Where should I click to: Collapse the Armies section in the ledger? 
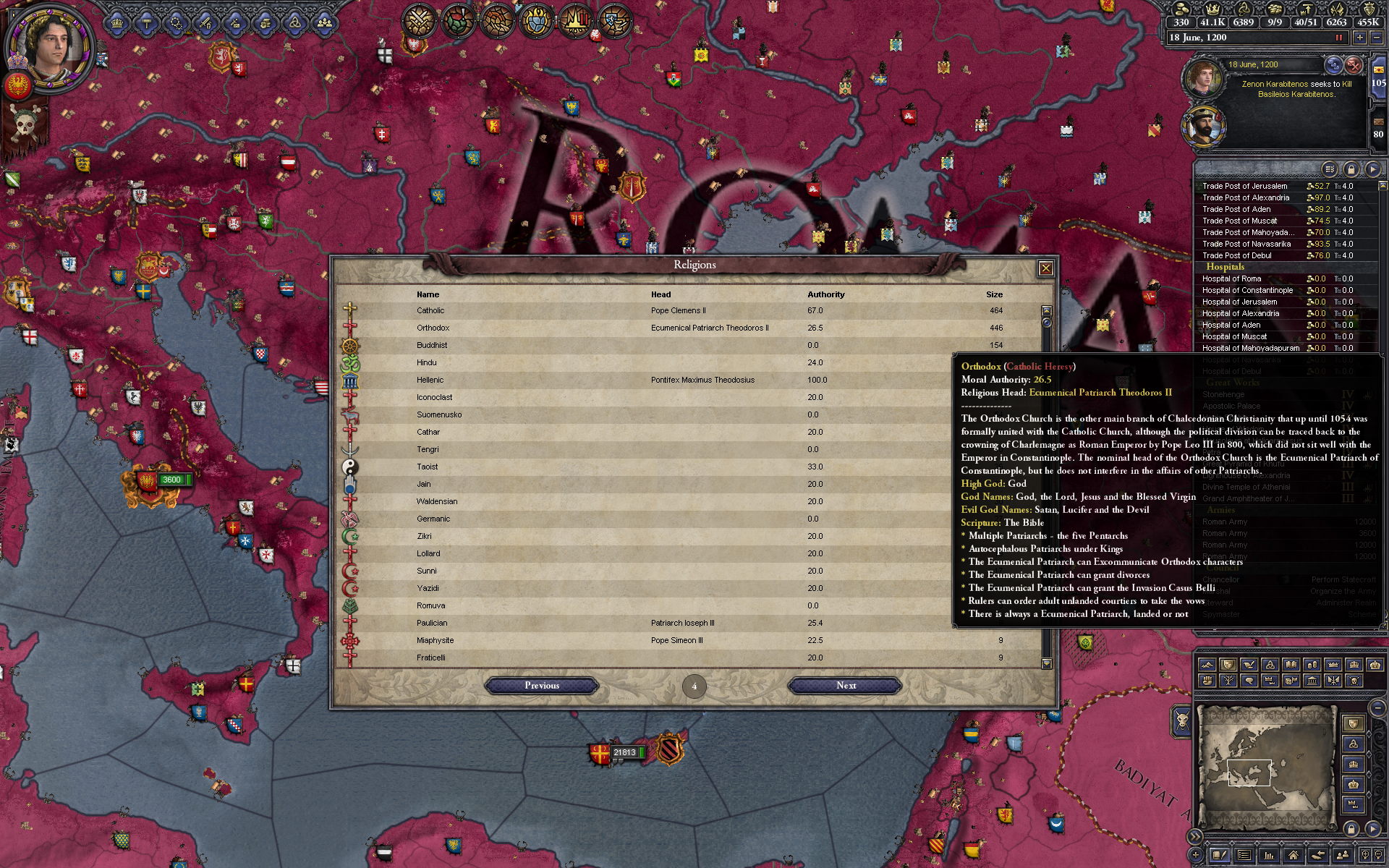(x=1220, y=510)
